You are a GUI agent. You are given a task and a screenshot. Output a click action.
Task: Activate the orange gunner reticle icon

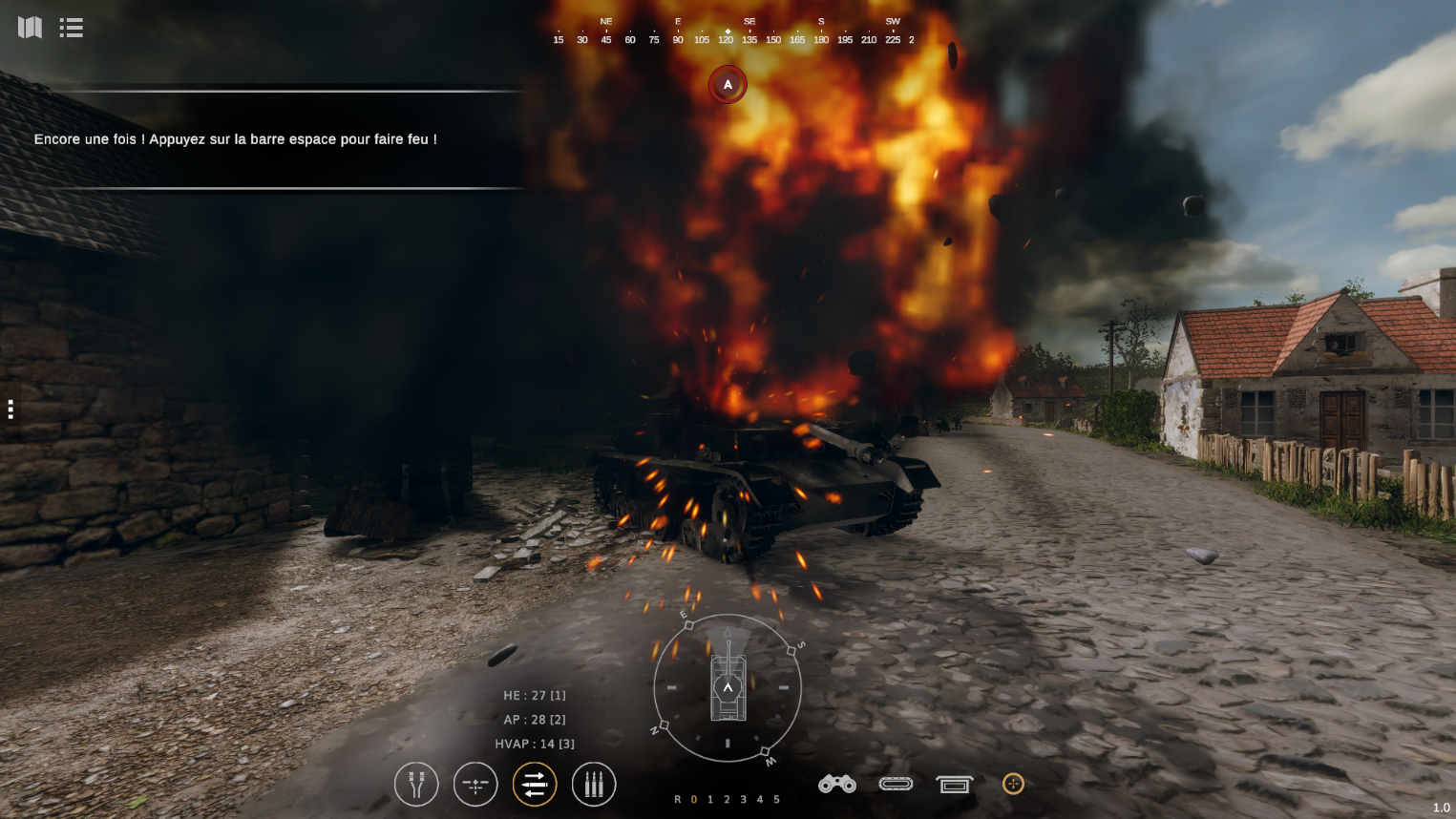pos(1013,784)
